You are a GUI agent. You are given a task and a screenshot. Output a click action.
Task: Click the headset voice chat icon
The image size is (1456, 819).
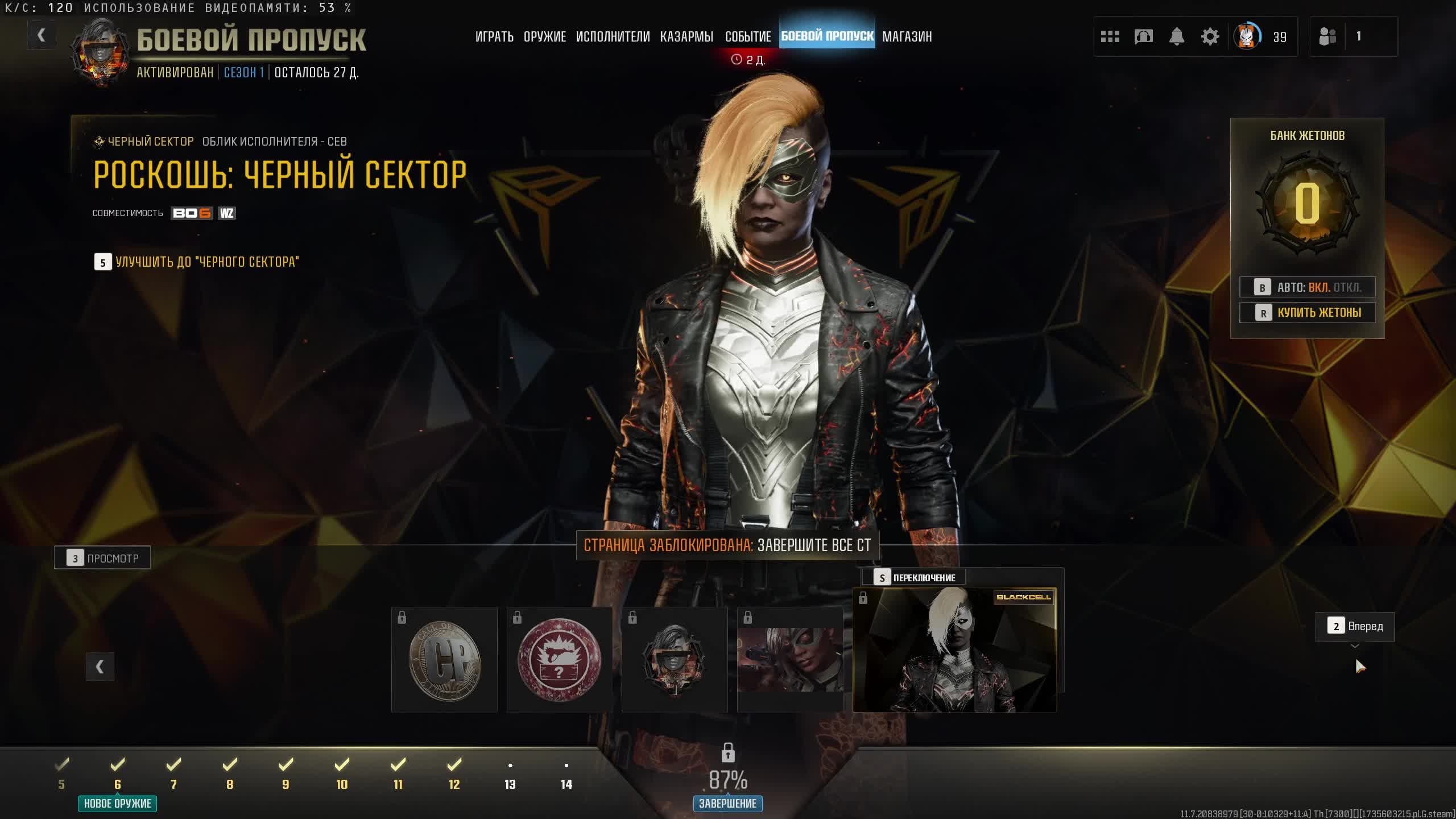click(x=1143, y=37)
